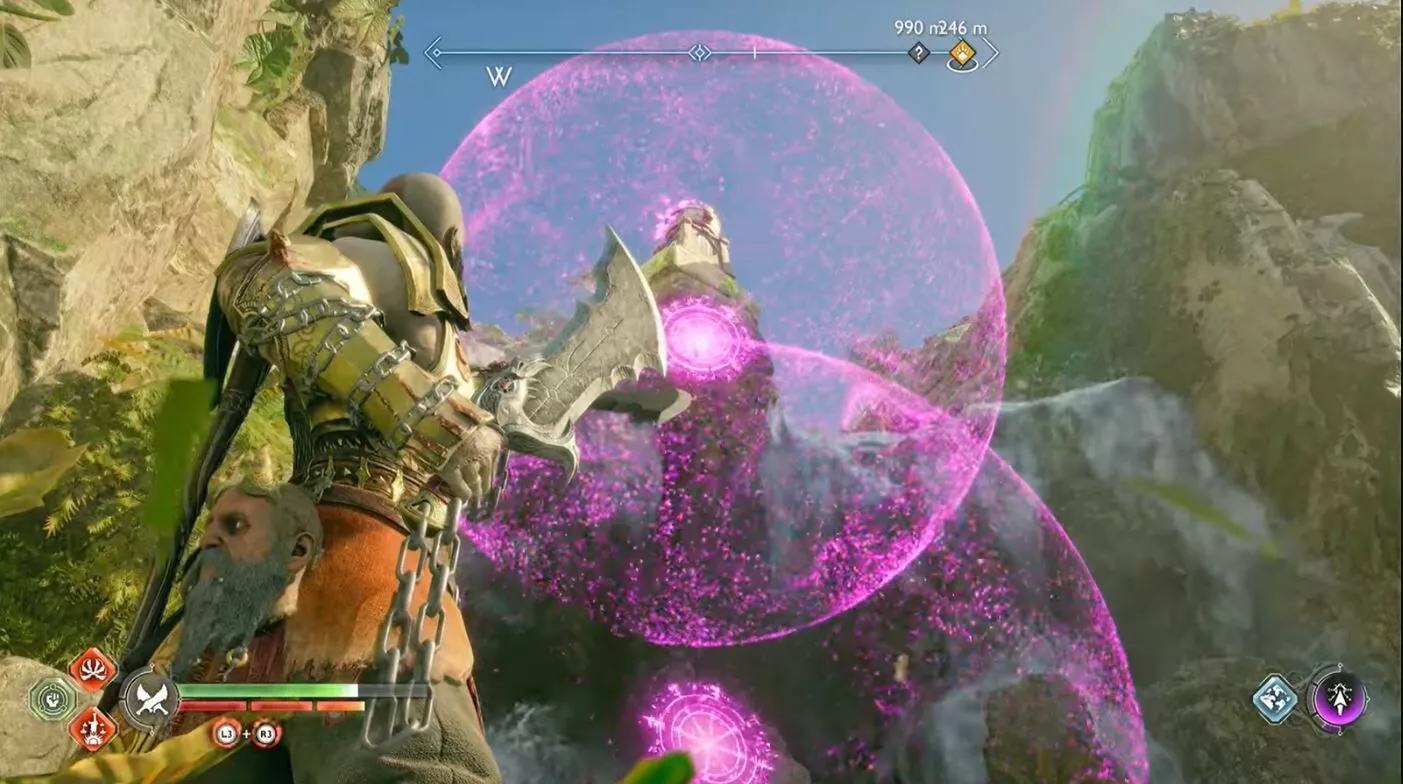Toggle the Spartan Rage L3+R3 combo prompt
Screen dimensions: 1403x784
[246, 733]
